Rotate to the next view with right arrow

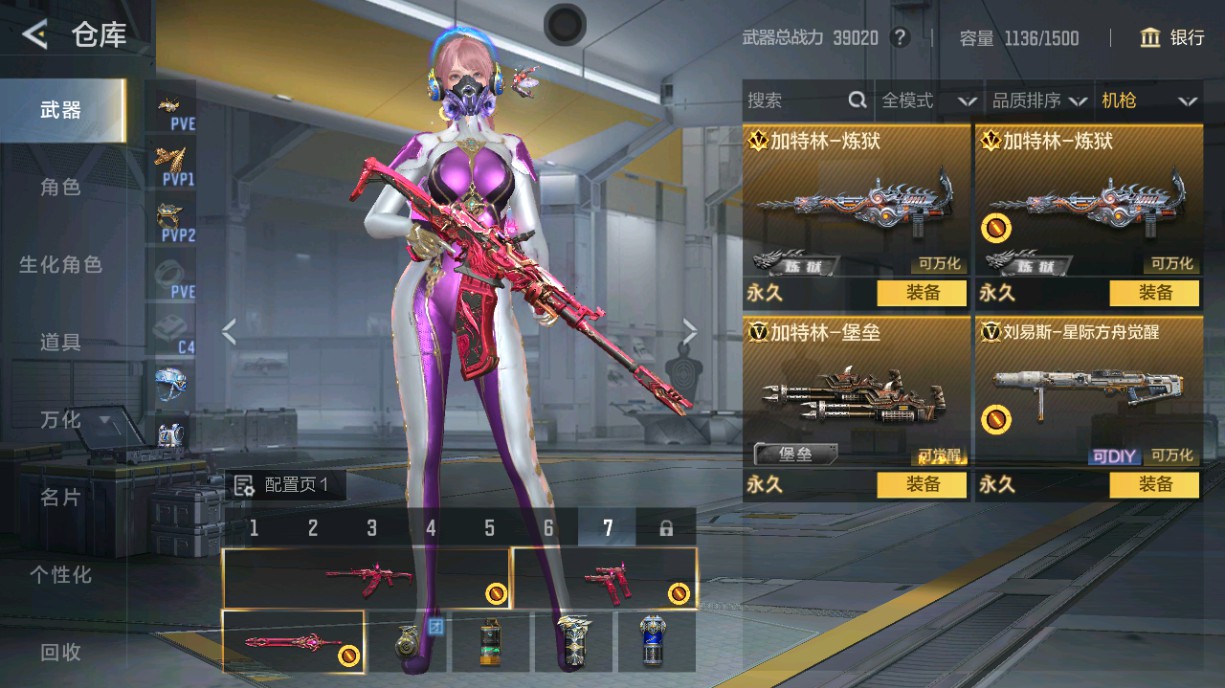[x=690, y=331]
